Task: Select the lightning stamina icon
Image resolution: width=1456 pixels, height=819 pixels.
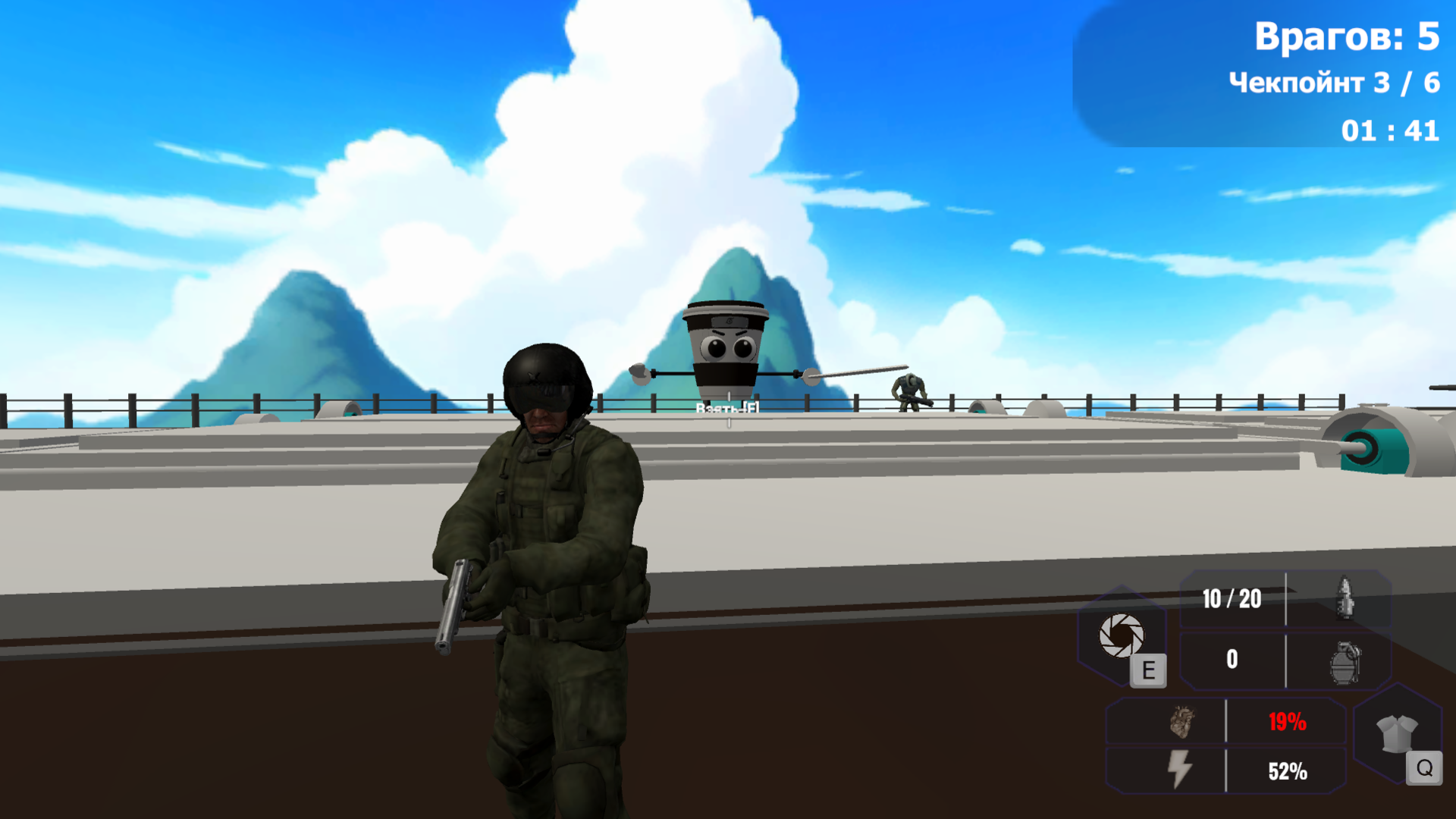Action: (1180, 770)
